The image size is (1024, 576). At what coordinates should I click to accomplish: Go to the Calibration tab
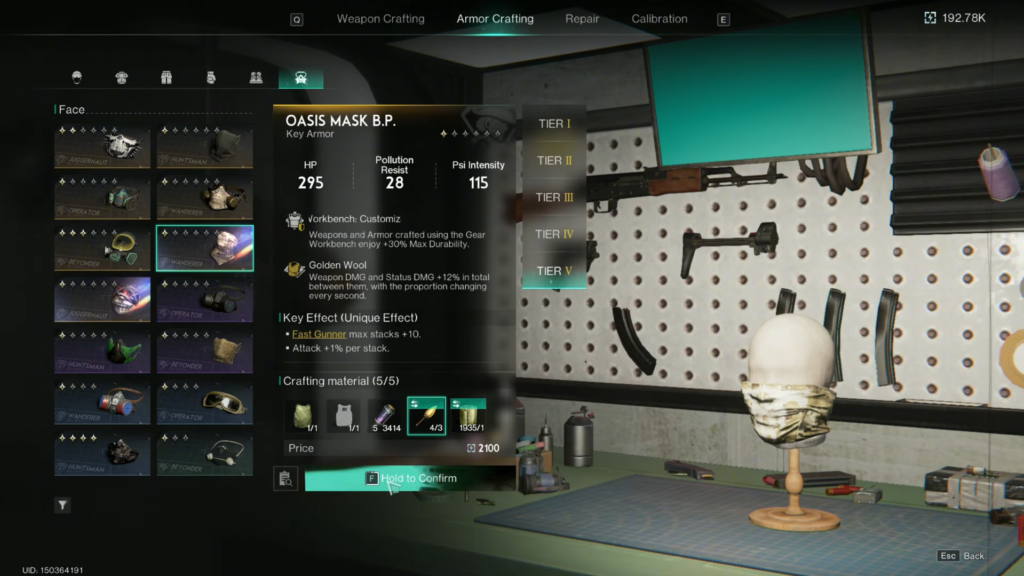(659, 19)
